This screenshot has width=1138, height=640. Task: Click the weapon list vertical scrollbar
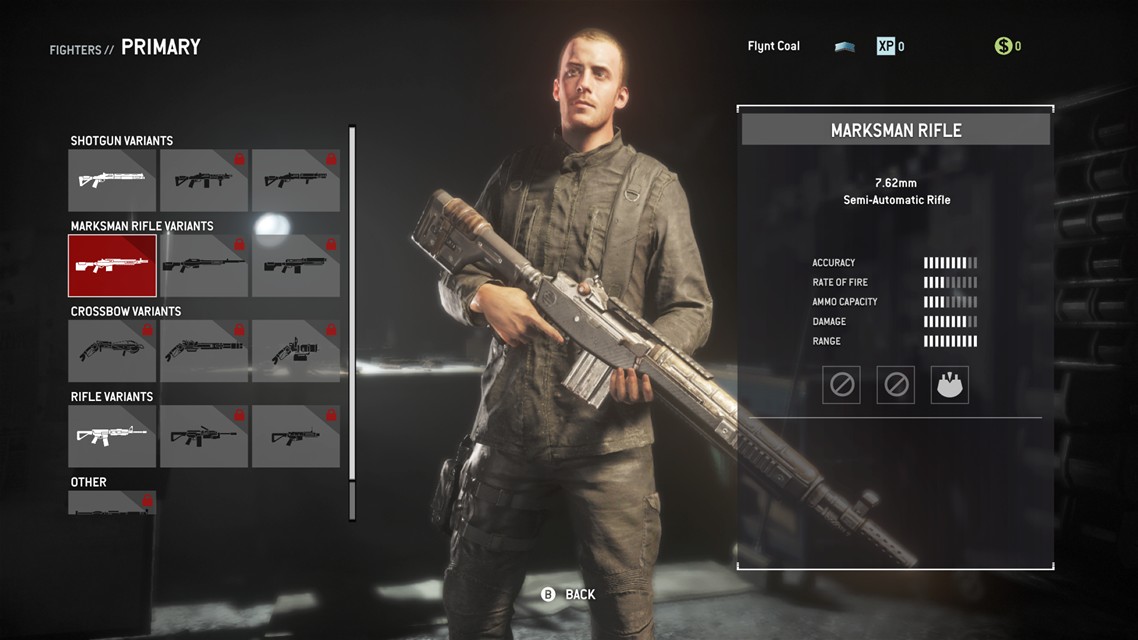(x=352, y=322)
